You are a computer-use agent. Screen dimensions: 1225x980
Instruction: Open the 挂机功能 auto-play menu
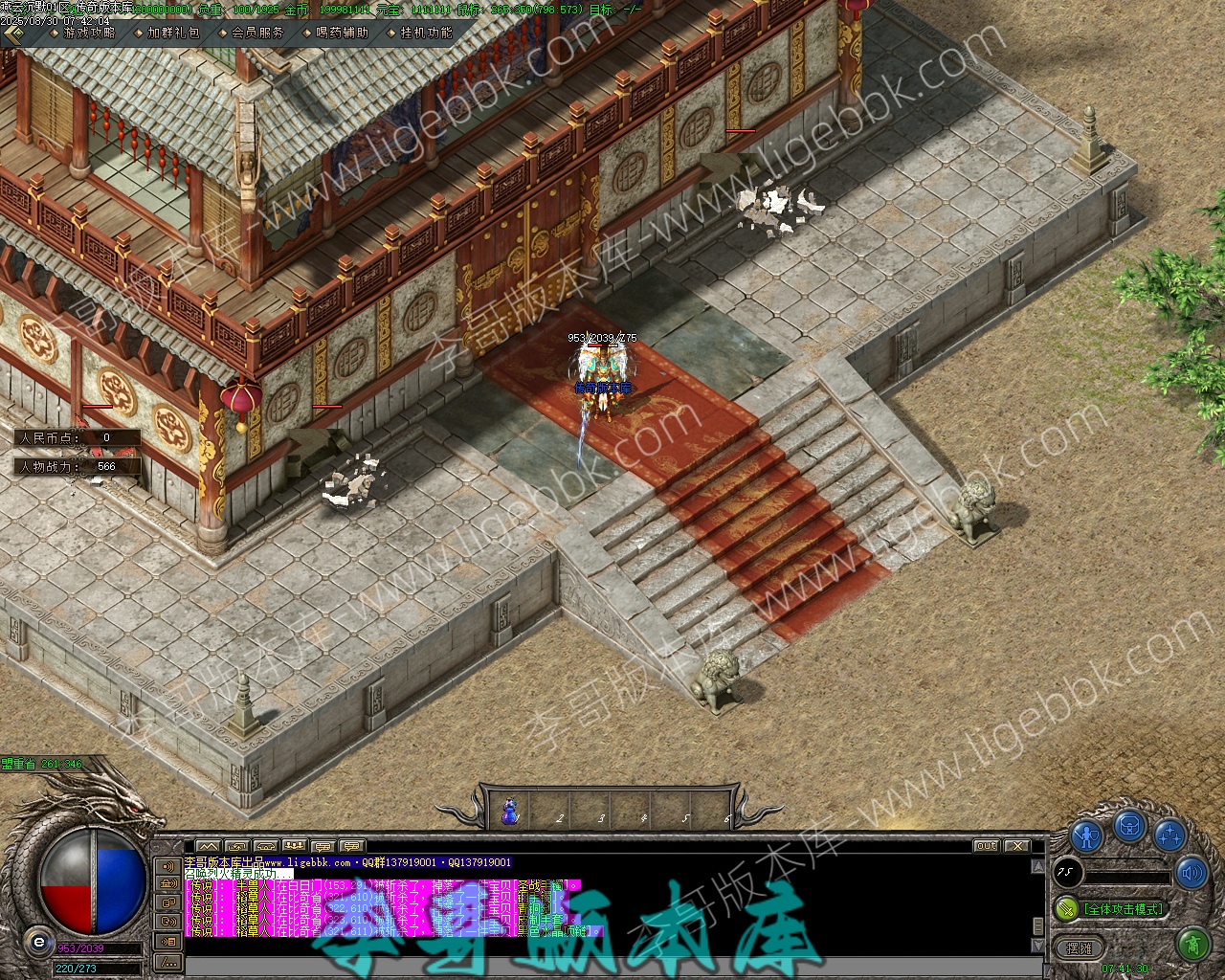click(x=426, y=33)
